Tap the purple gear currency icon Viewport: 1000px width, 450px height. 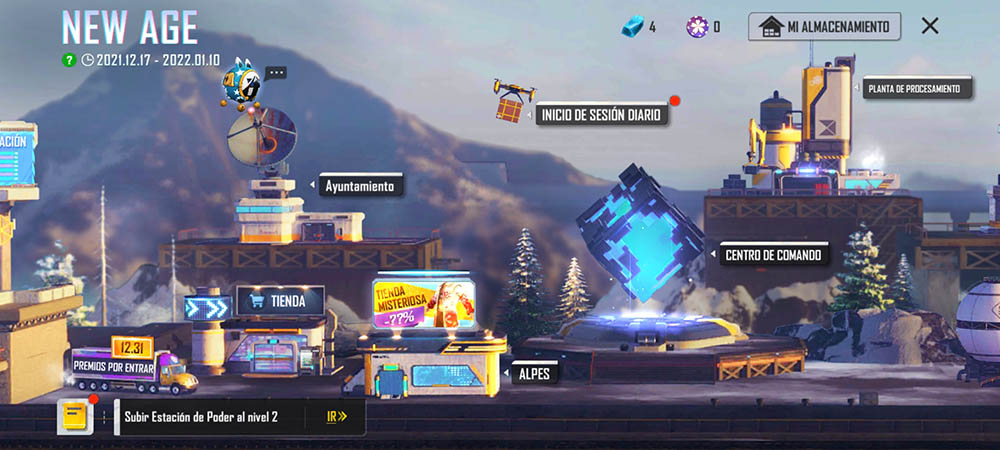697,27
